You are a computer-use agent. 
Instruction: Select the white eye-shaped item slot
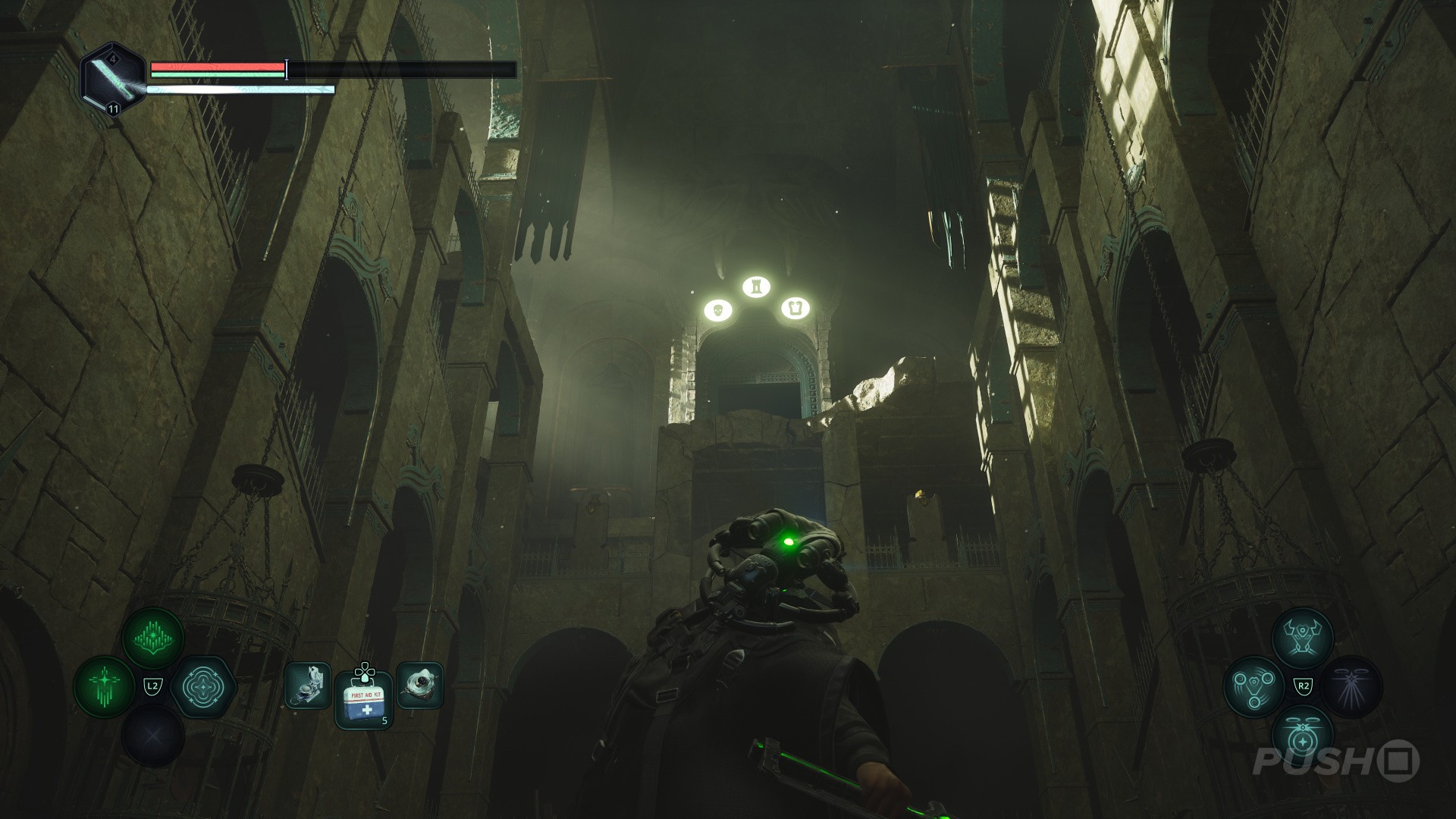pos(419,686)
